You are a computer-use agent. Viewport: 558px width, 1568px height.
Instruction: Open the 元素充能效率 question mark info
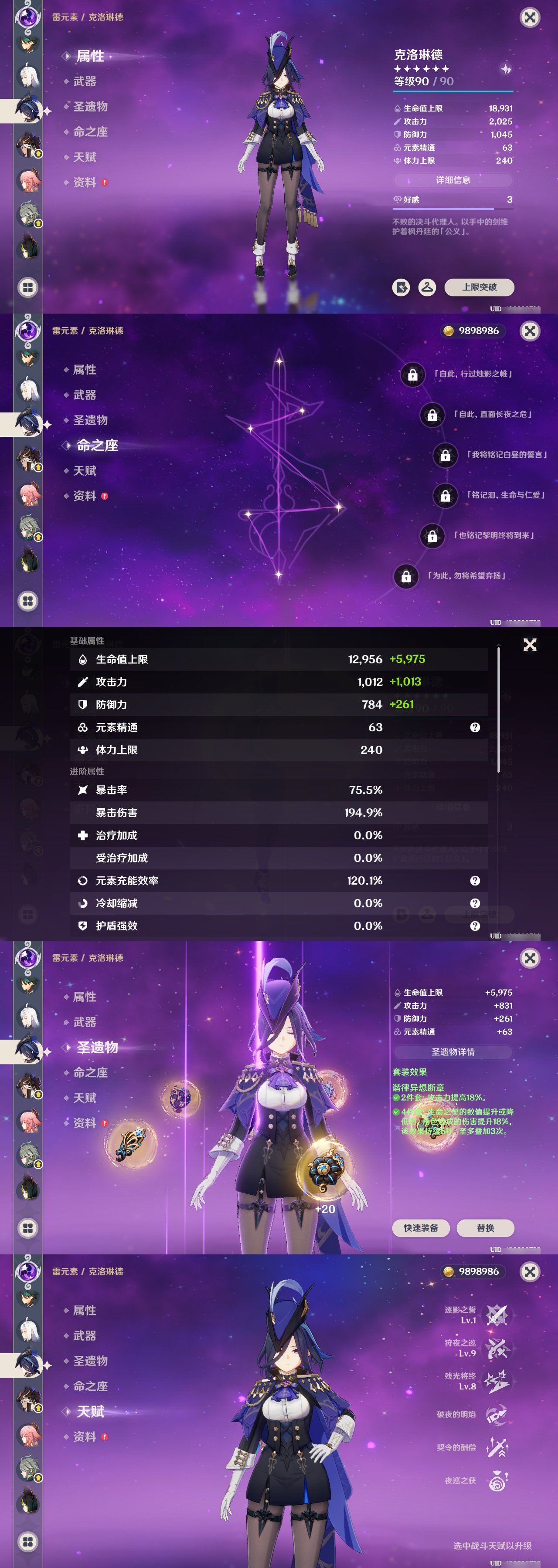click(x=474, y=880)
